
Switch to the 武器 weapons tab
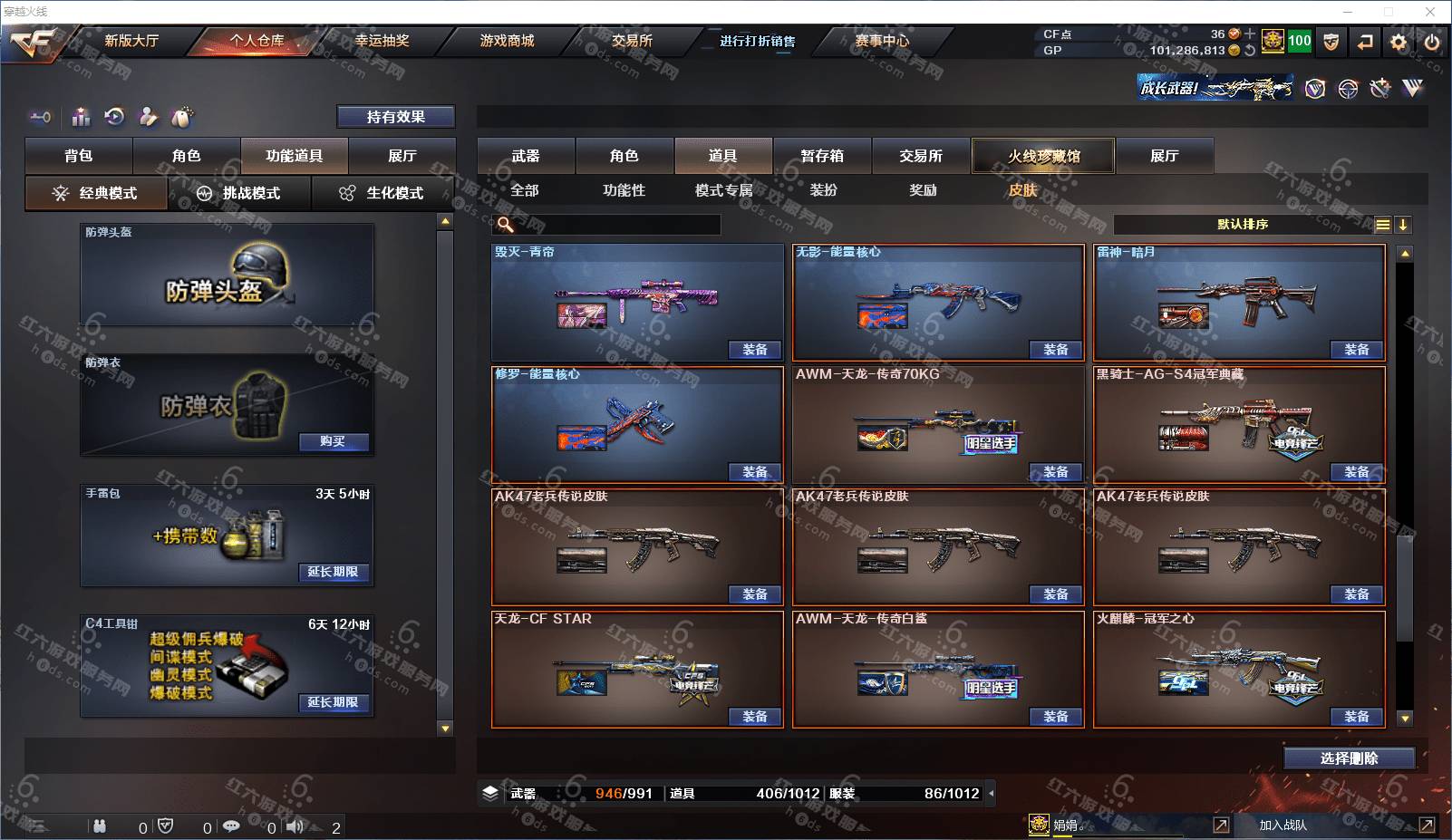point(526,156)
